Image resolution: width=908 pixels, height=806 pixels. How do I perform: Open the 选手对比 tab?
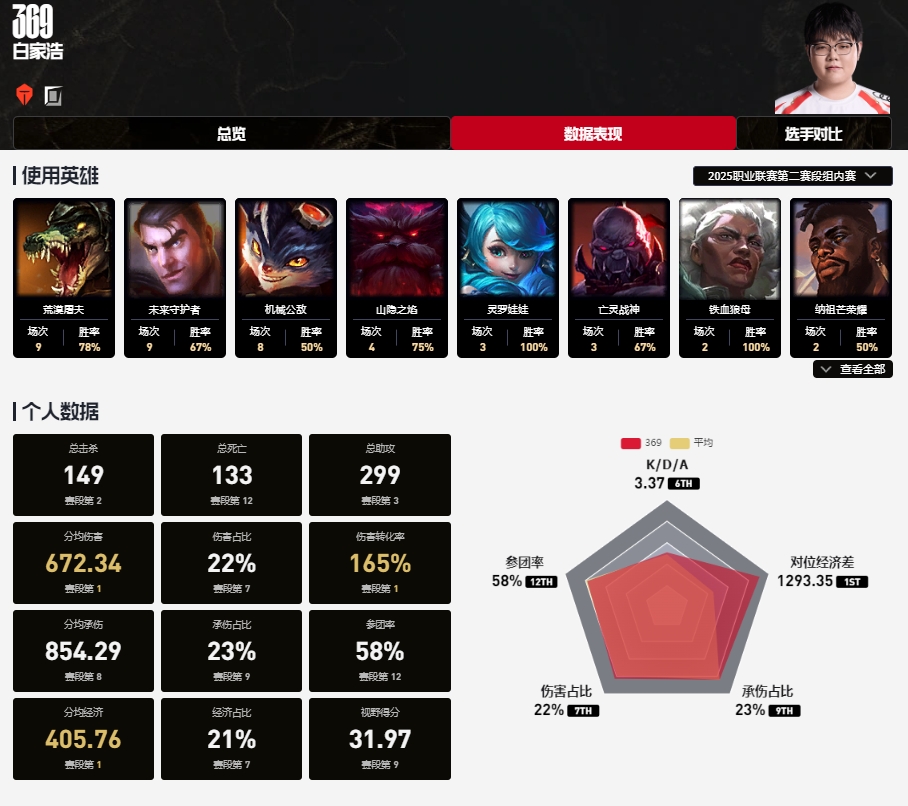click(x=813, y=134)
